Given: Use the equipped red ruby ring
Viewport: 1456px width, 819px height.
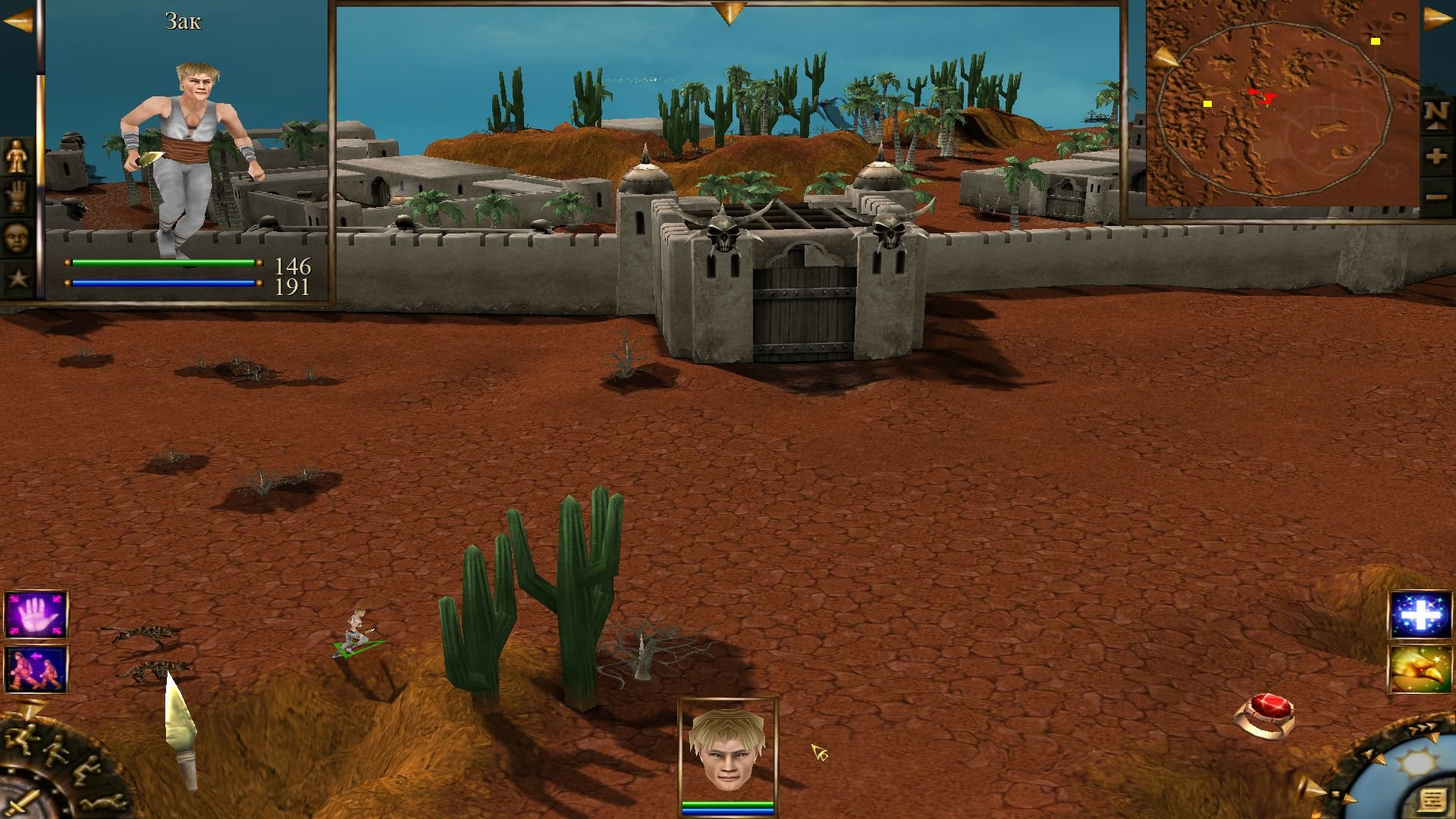Looking at the screenshot, I should pyautogui.click(x=1265, y=714).
